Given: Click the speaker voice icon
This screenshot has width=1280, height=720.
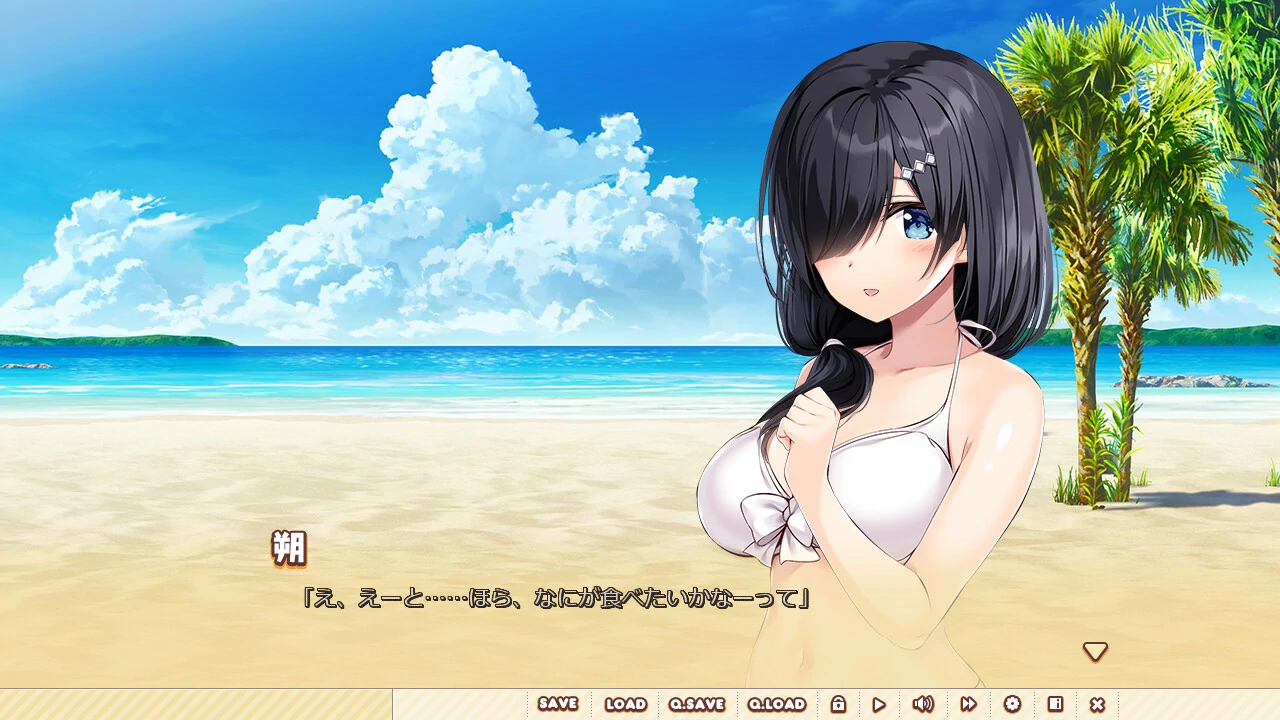Looking at the screenshot, I should point(923,704).
